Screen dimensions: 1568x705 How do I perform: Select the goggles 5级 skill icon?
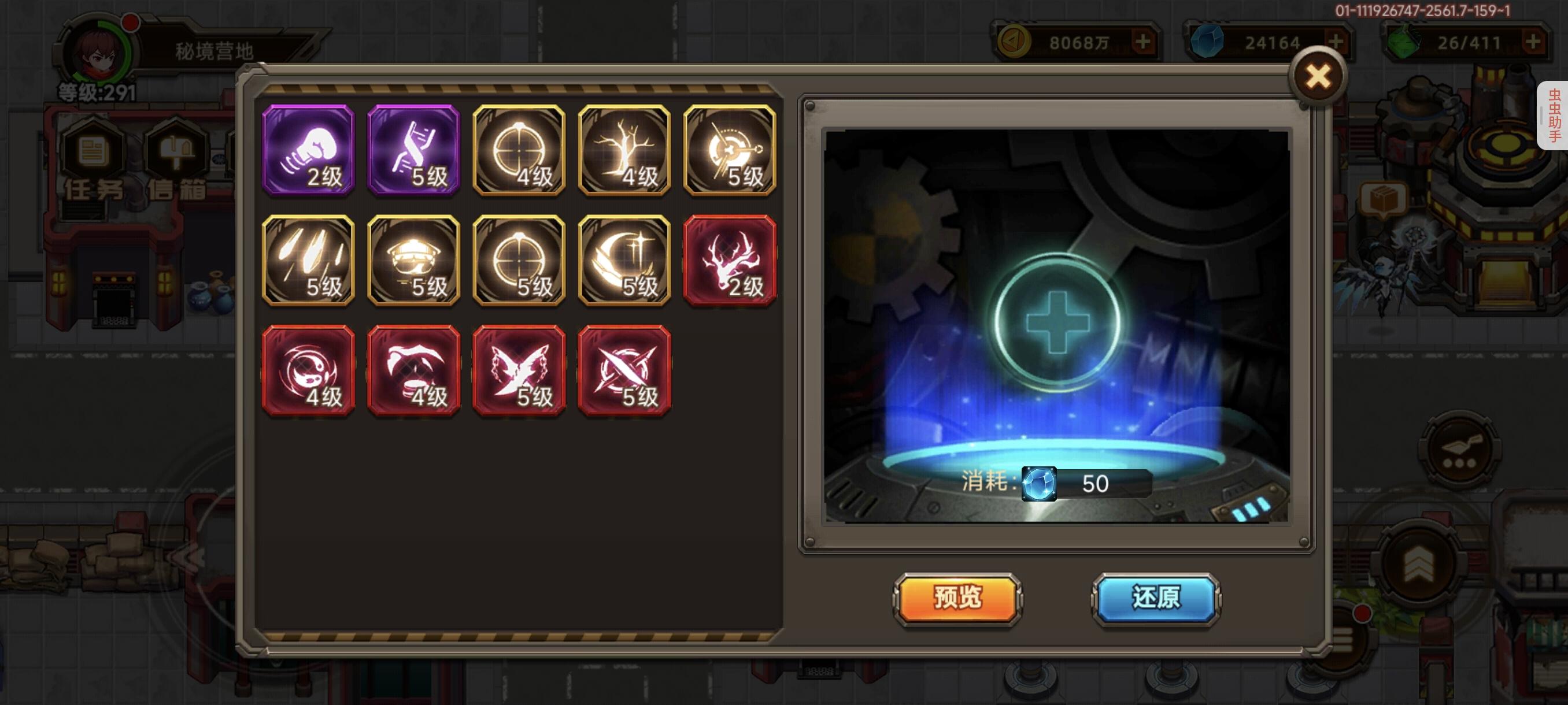413,261
